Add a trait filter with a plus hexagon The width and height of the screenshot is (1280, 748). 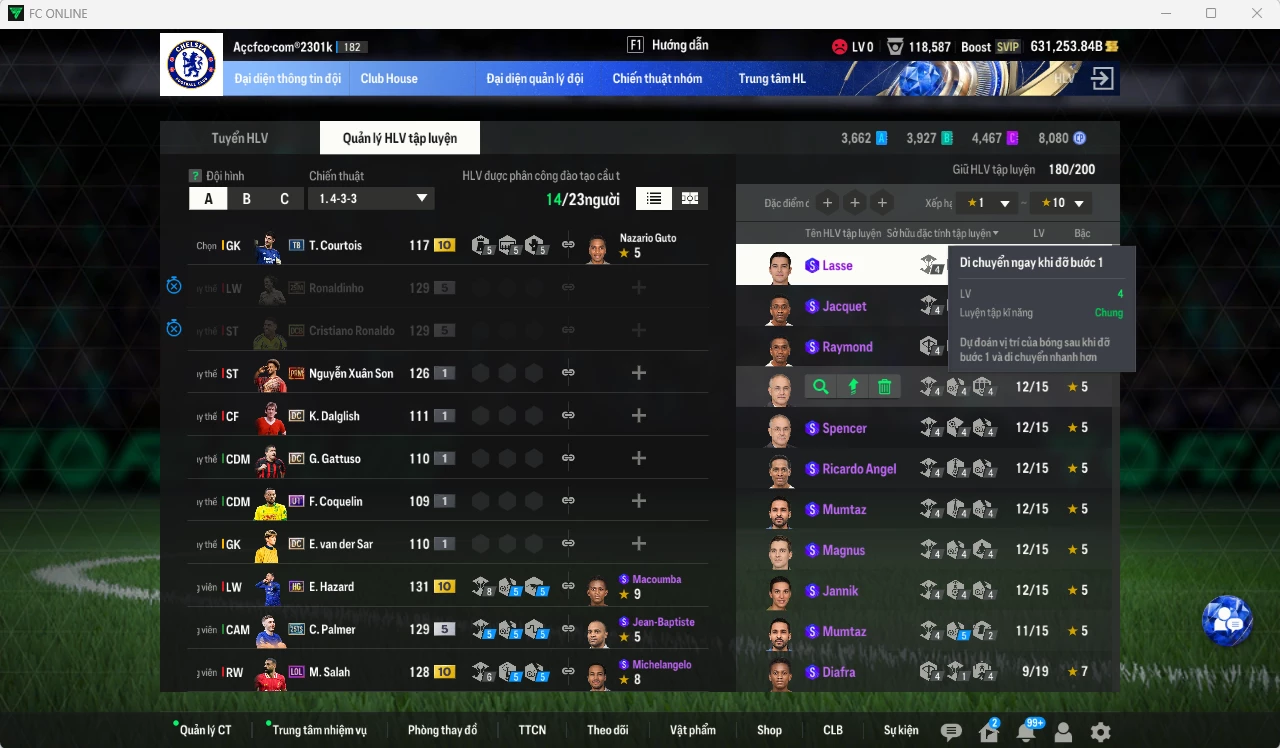pos(827,202)
